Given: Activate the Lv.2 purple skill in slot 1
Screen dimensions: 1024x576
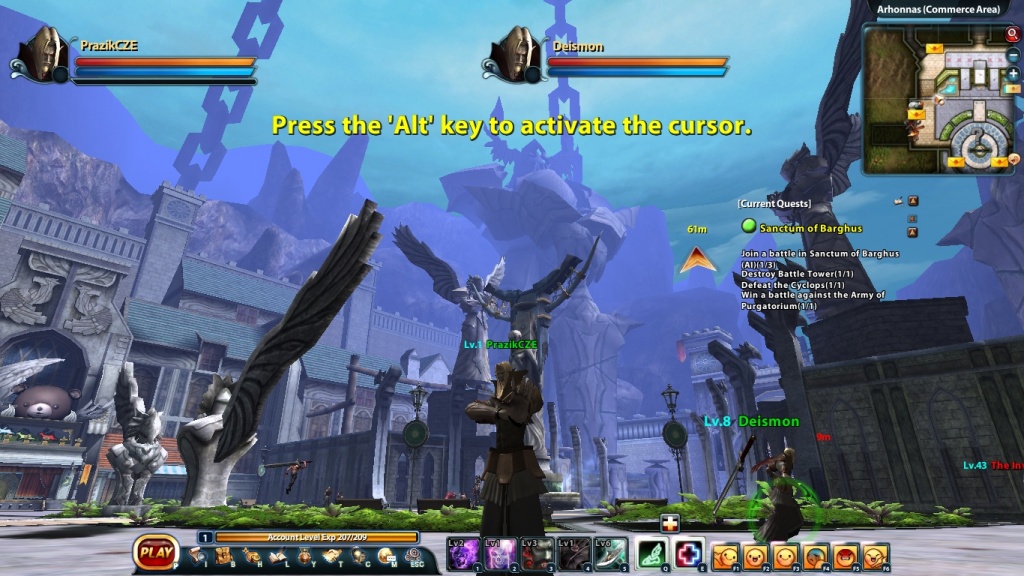Looking at the screenshot, I should 464,552.
